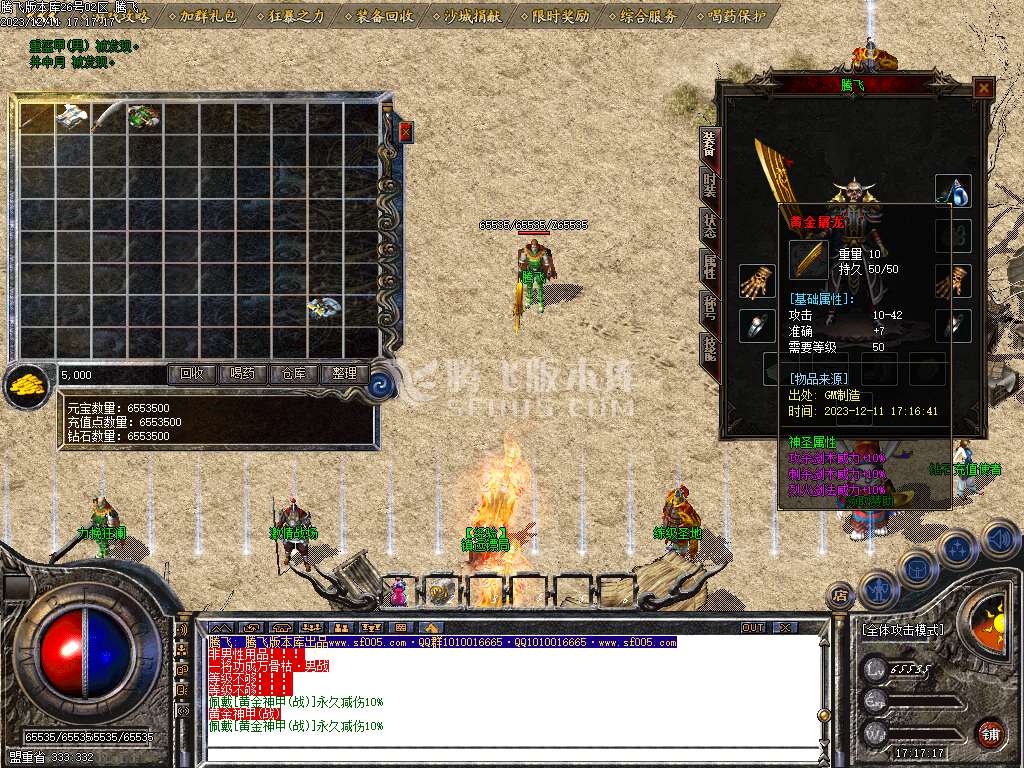Choose 限时奖励 from the top bar
This screenshot has height=768, width=1024.
[x=556, y=15]
